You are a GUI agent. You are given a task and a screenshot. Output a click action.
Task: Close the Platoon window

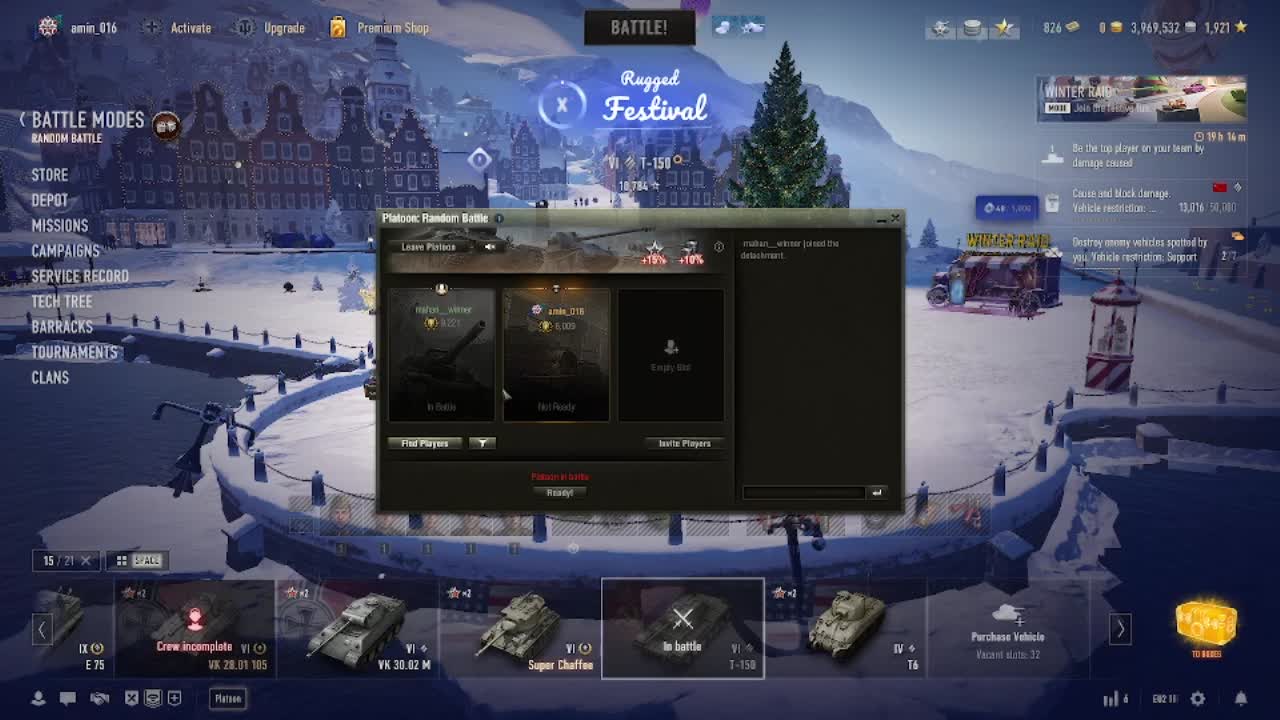pos(895,218)
